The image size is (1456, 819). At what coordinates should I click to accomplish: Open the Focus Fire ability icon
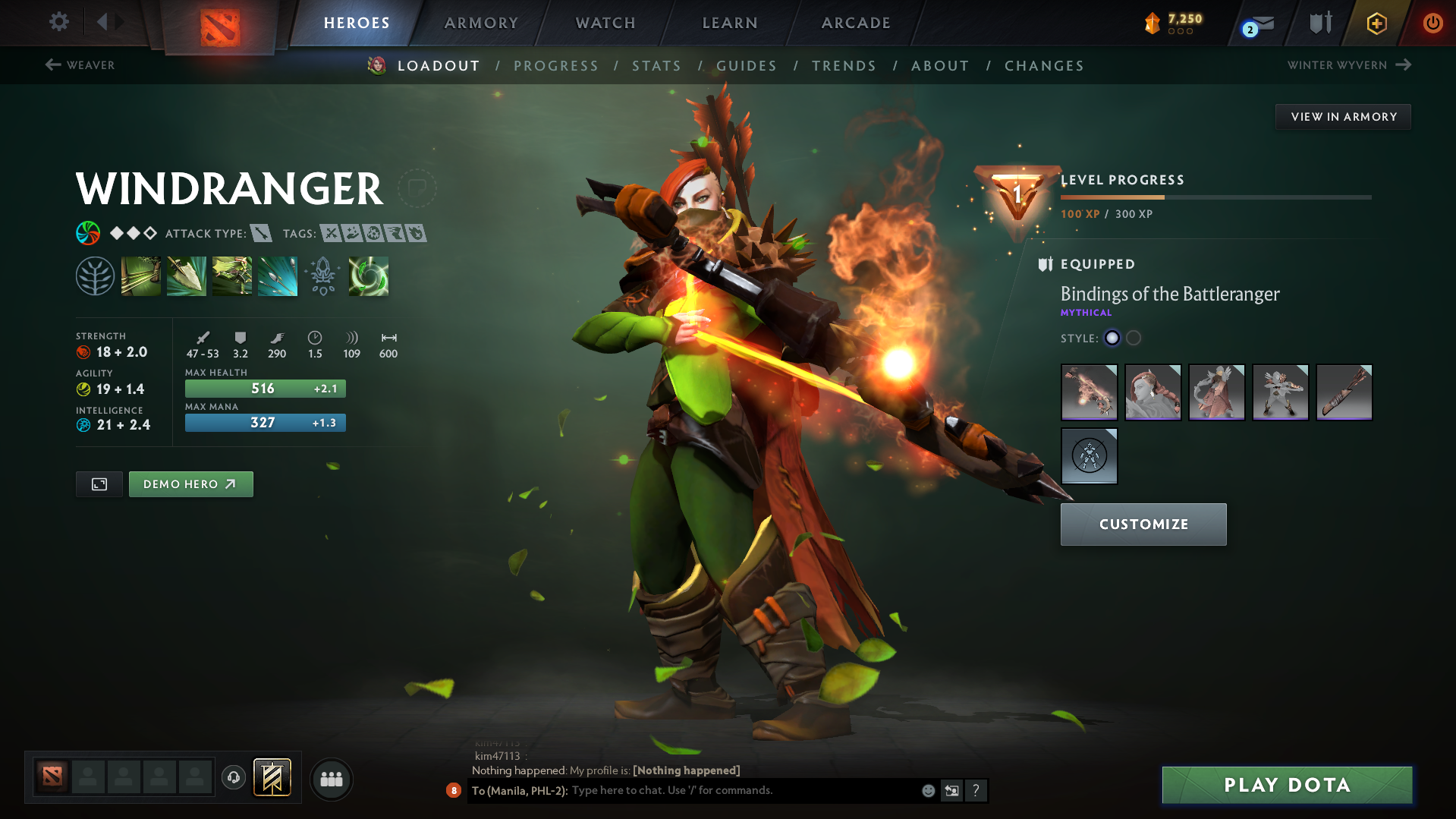278,276
